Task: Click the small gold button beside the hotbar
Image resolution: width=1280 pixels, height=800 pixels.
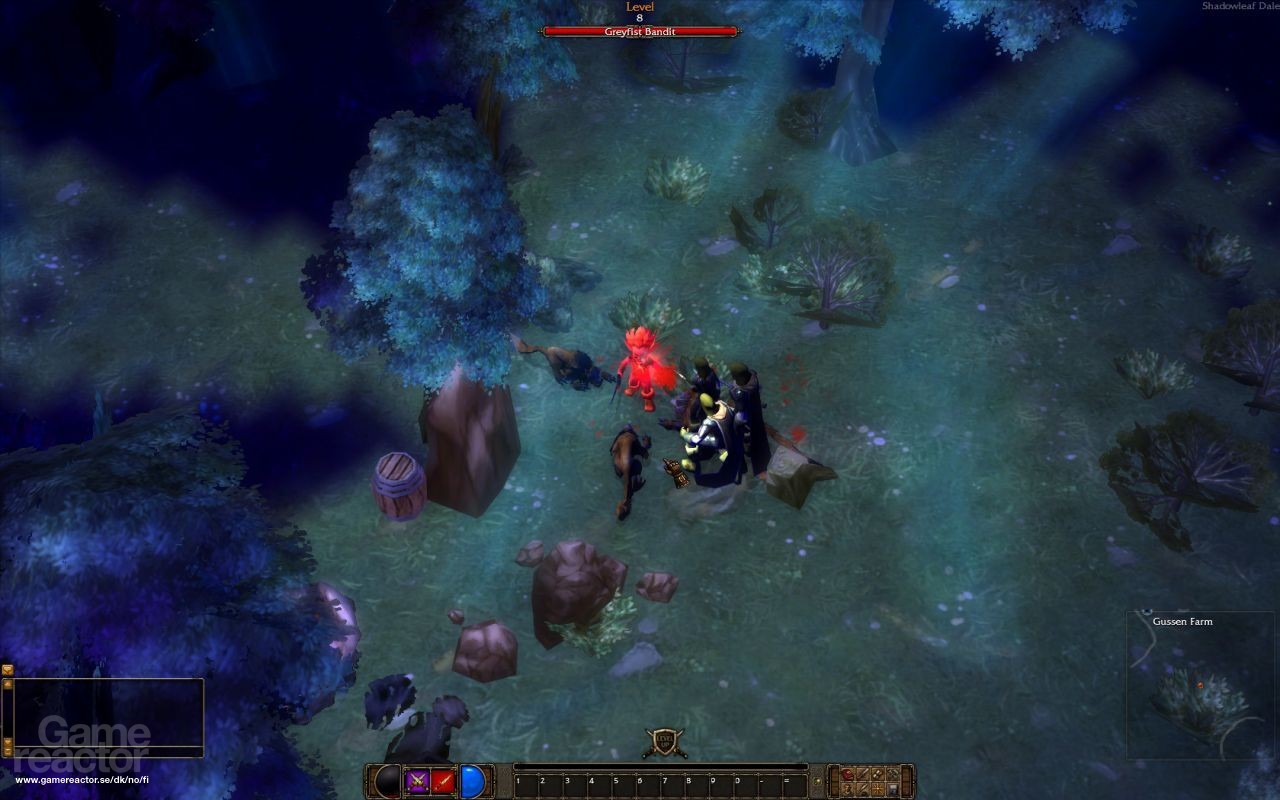Action: coord(817,780)
